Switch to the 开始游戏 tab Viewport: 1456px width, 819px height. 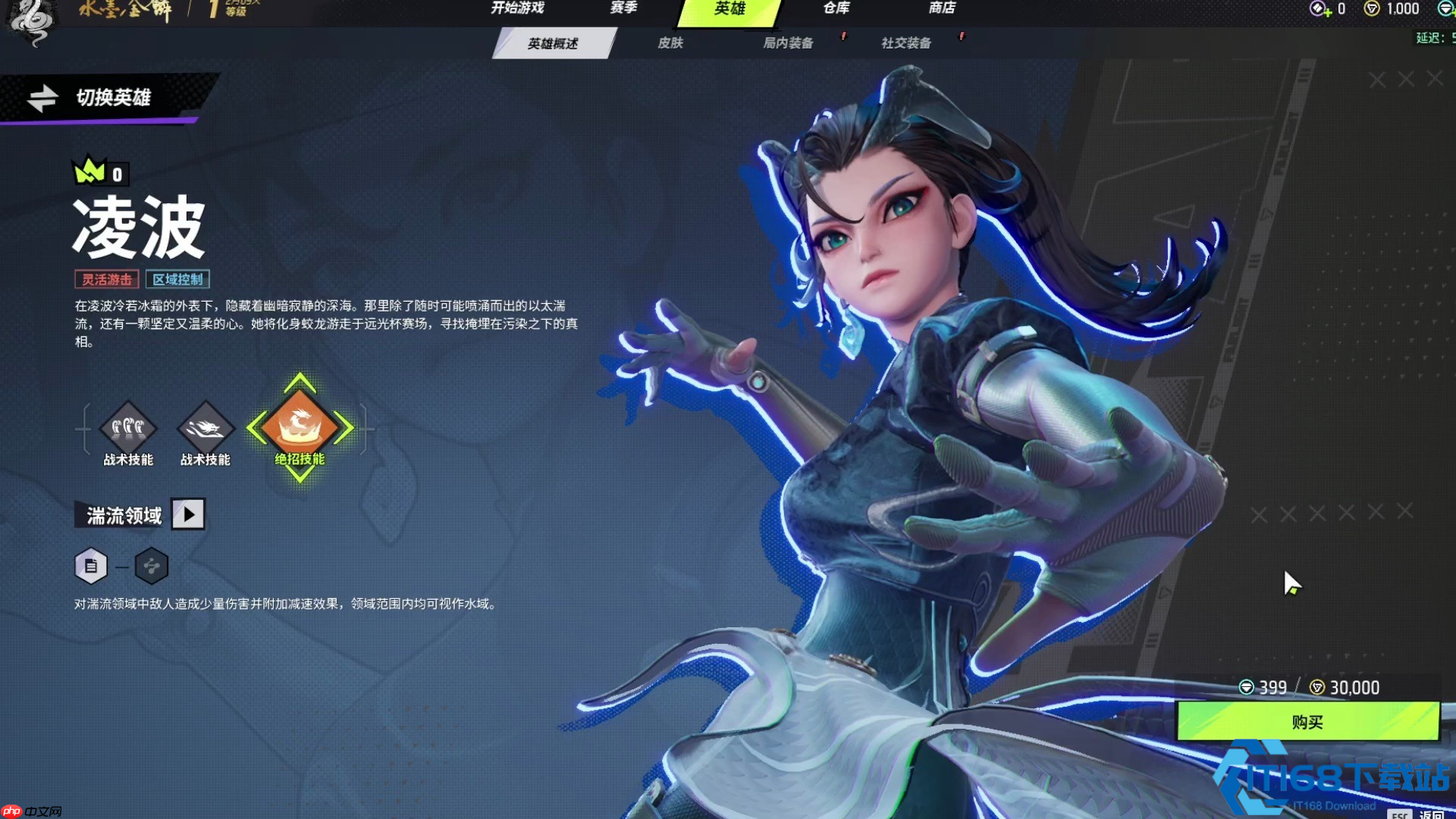(517, 8)
